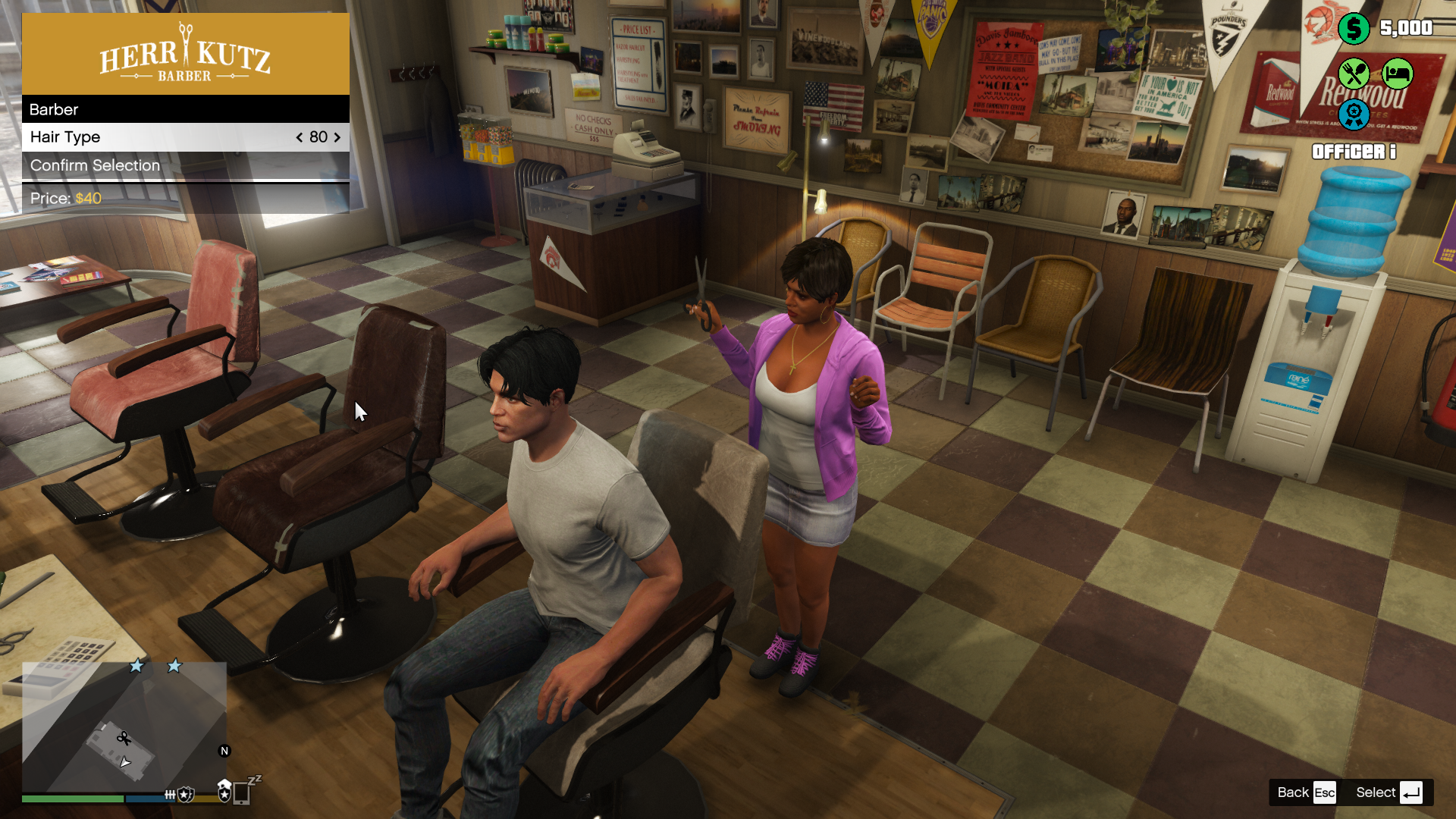Open the minimap in the corner
1456x819 pixels.
(x=124, y=726)
